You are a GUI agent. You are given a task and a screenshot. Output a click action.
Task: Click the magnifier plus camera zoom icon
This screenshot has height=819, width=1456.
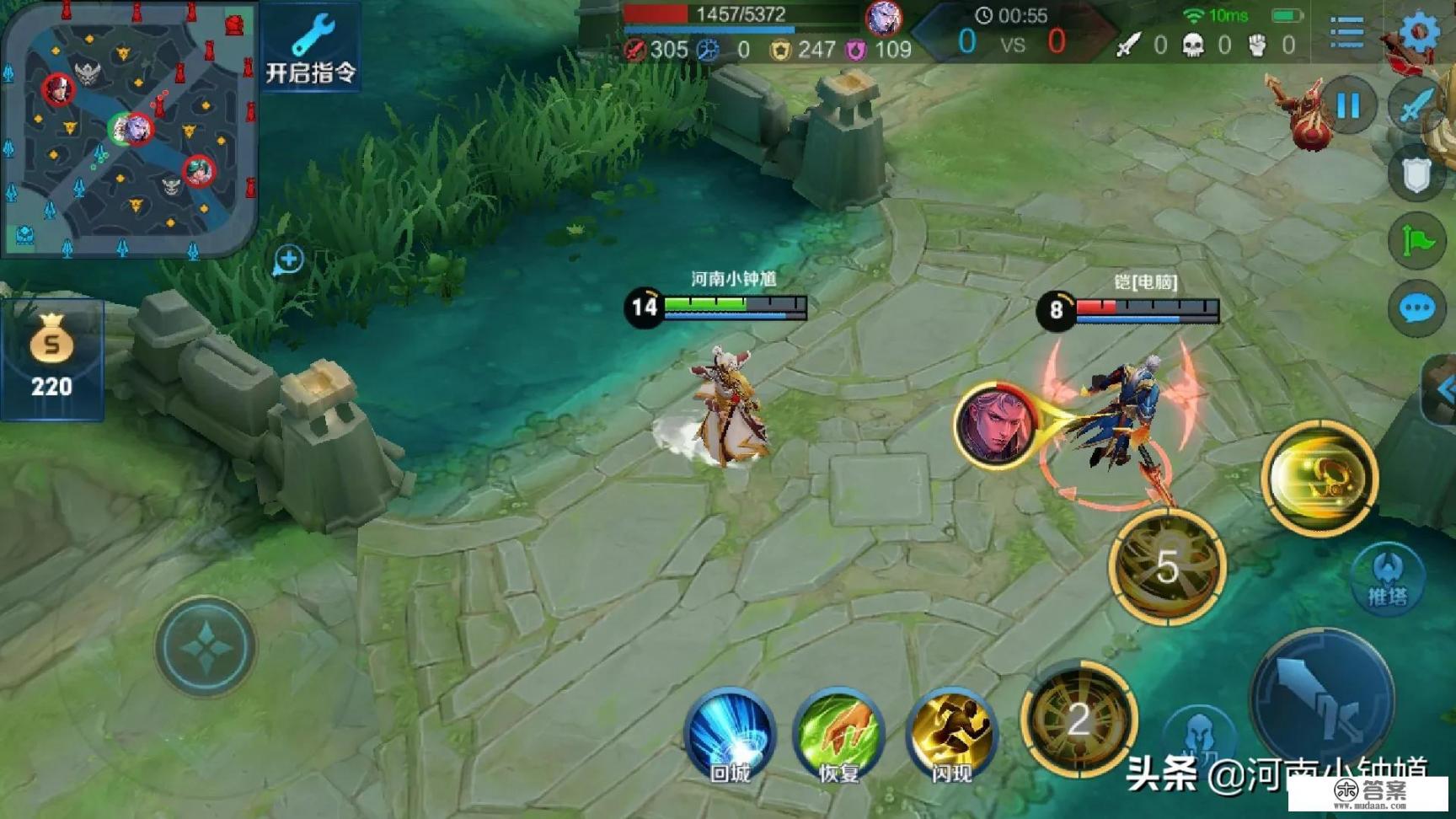point(288,260)
